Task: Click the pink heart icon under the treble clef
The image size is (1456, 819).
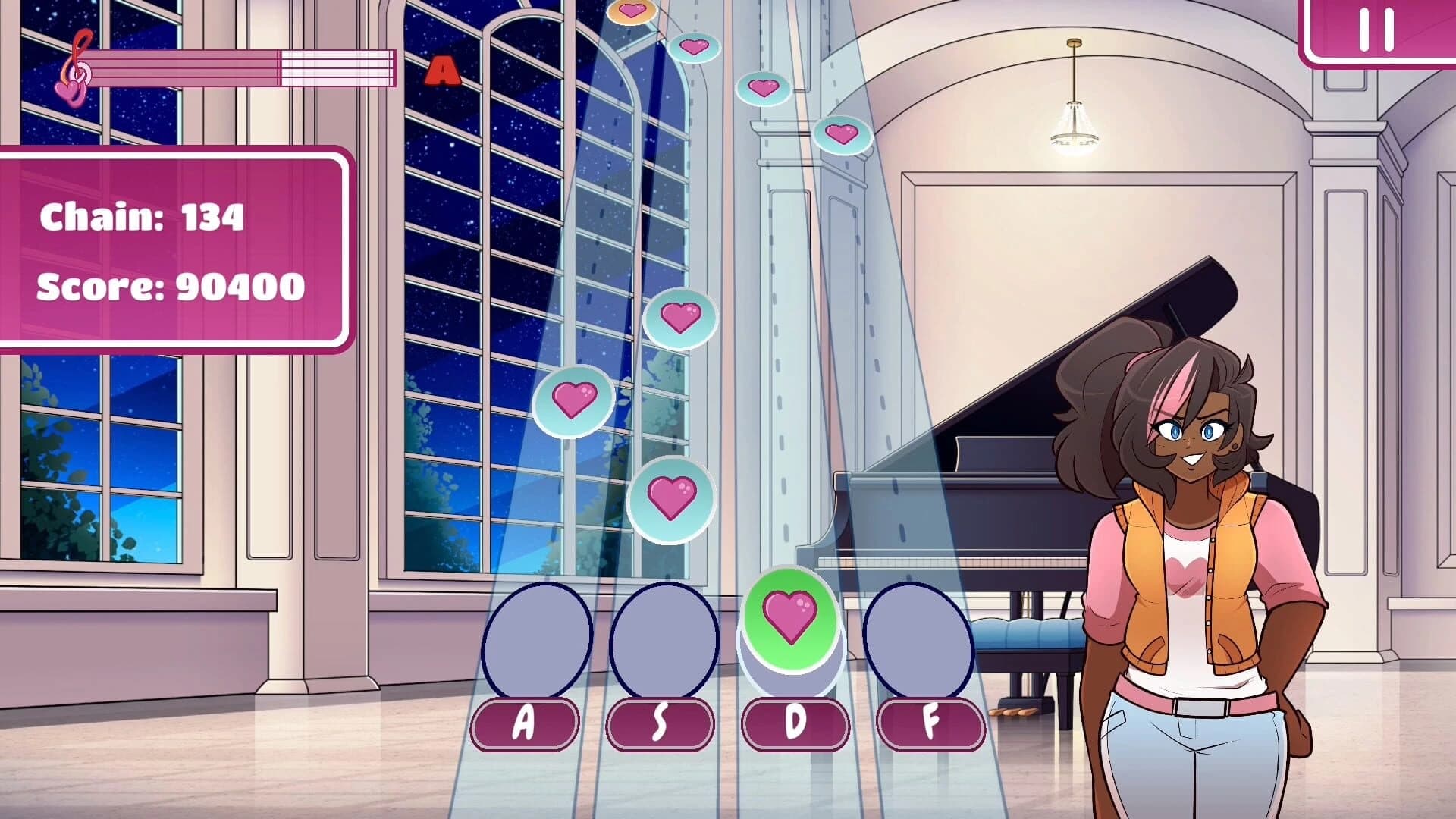Action: (70, 93)
